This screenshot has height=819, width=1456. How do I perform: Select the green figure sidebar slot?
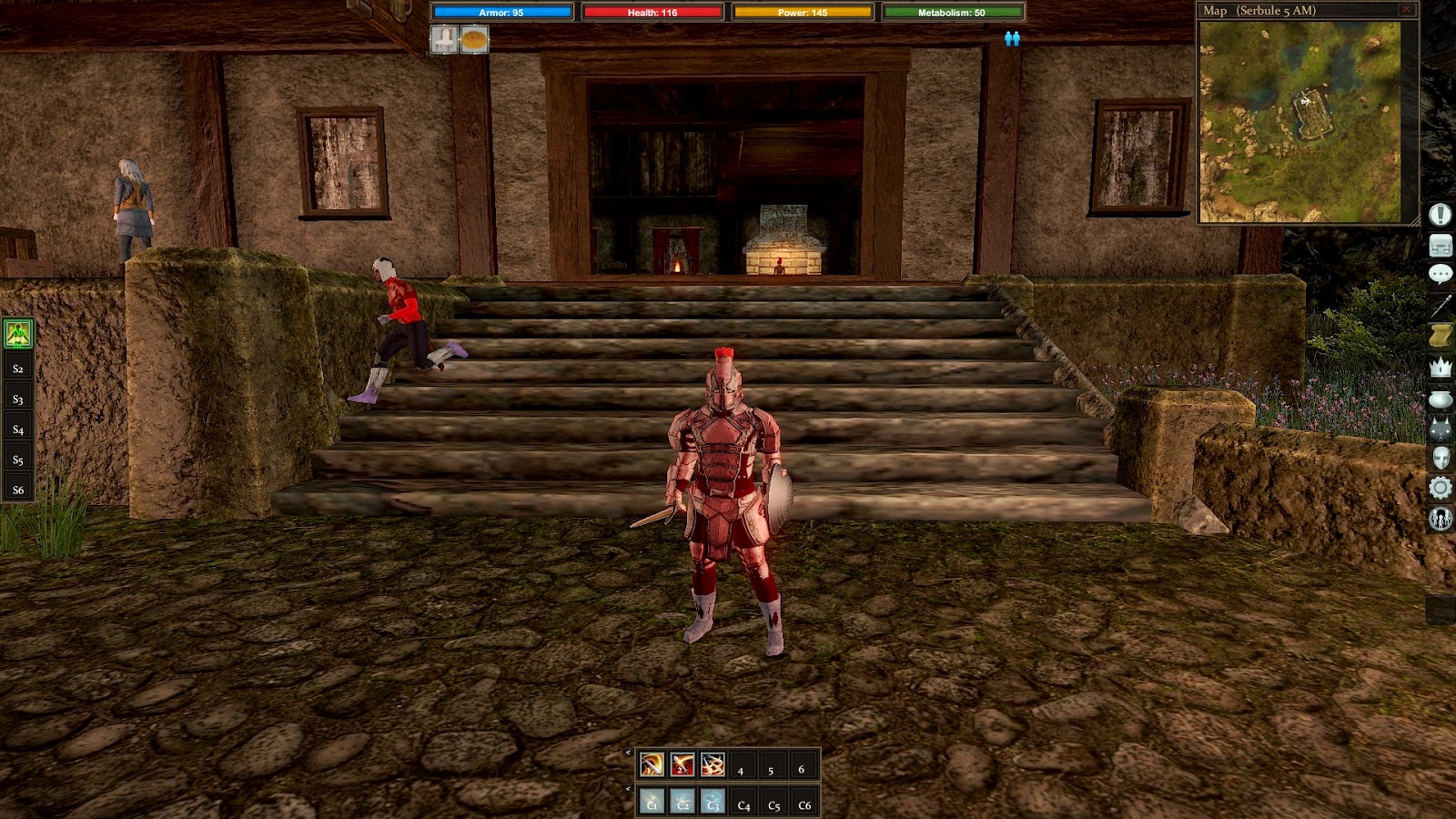pos(18,334)
